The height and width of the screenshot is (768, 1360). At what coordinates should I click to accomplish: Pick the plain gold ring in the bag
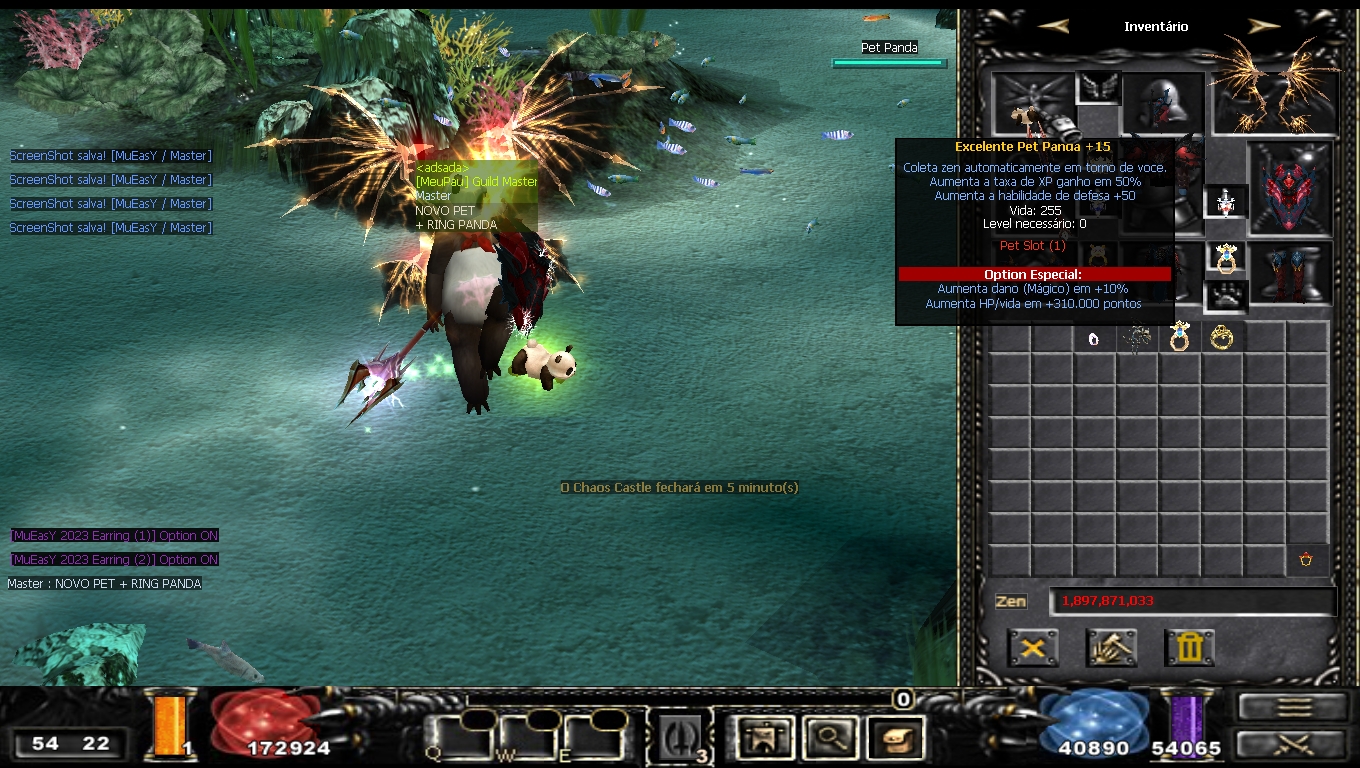tap(1222, 337)
